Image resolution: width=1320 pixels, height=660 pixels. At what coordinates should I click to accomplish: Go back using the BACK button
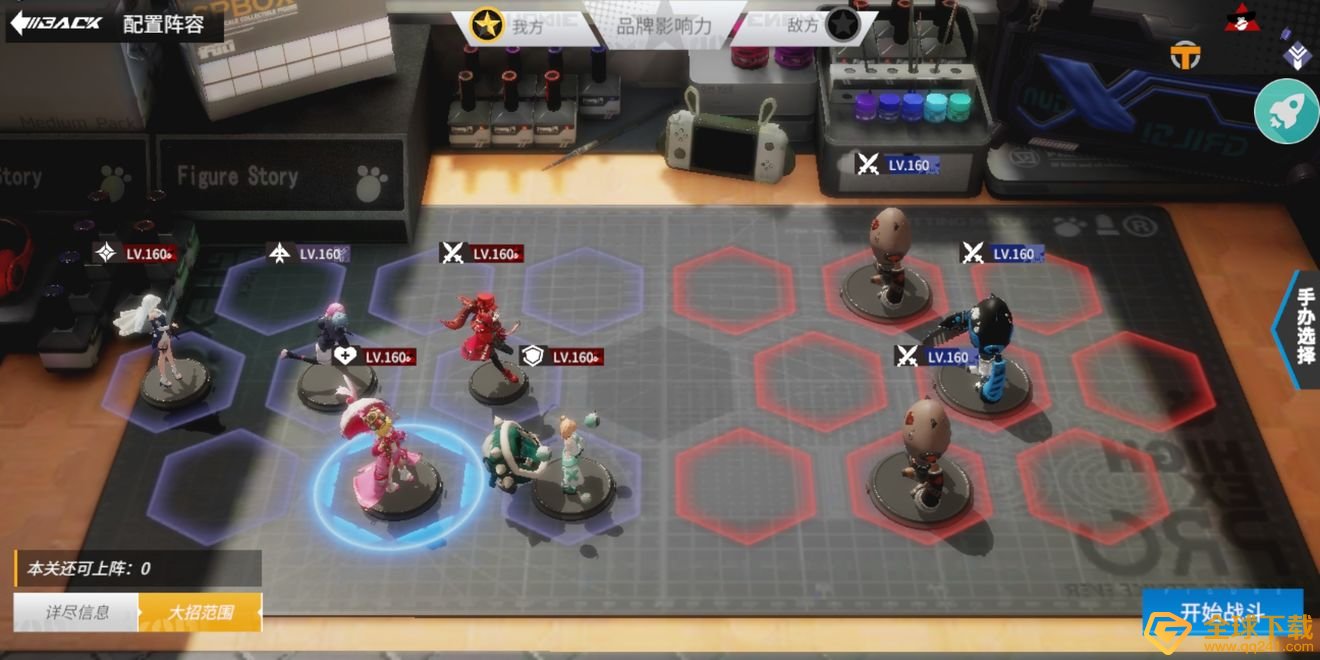point(56,23)
